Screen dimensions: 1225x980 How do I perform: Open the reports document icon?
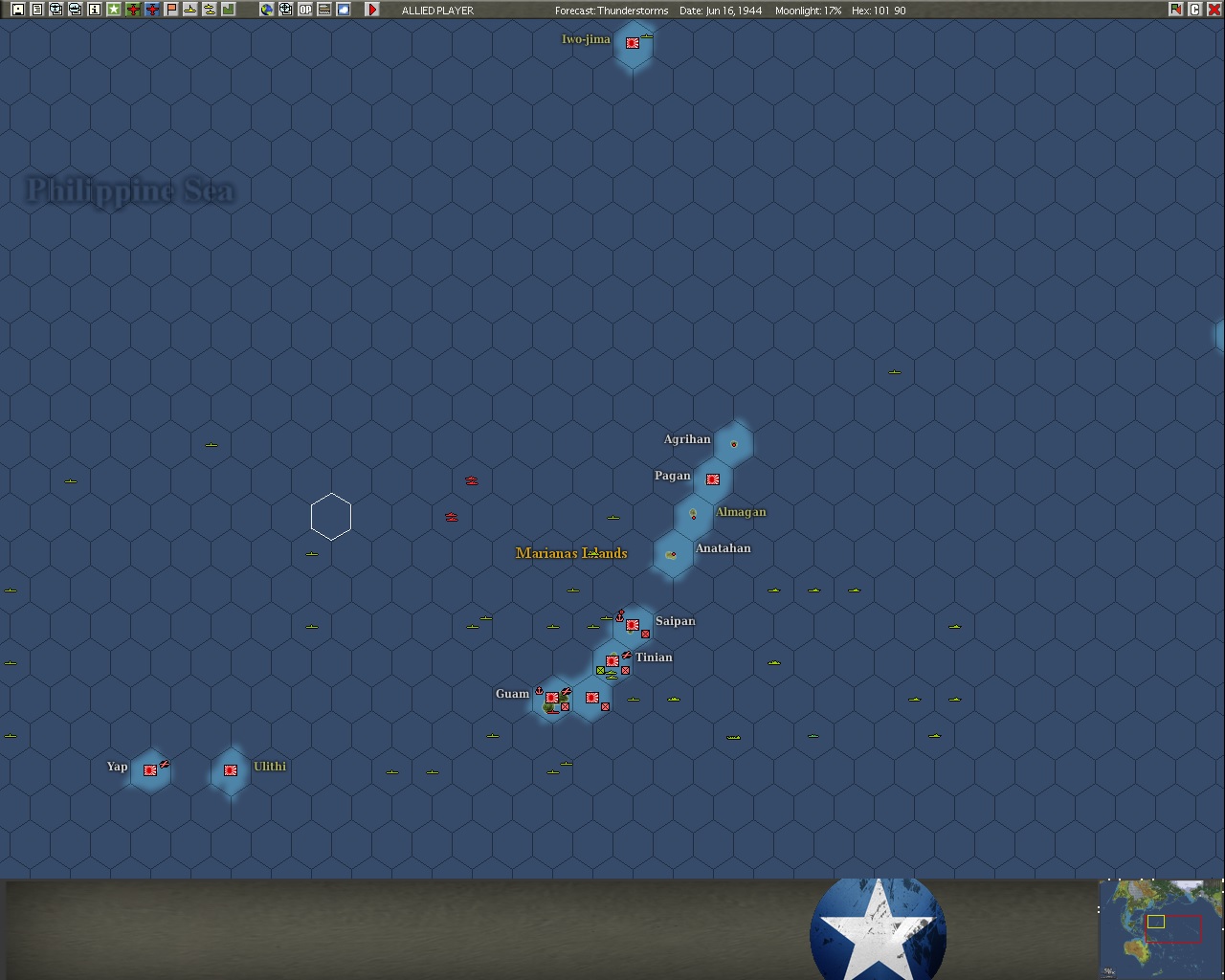coord(36,10)
